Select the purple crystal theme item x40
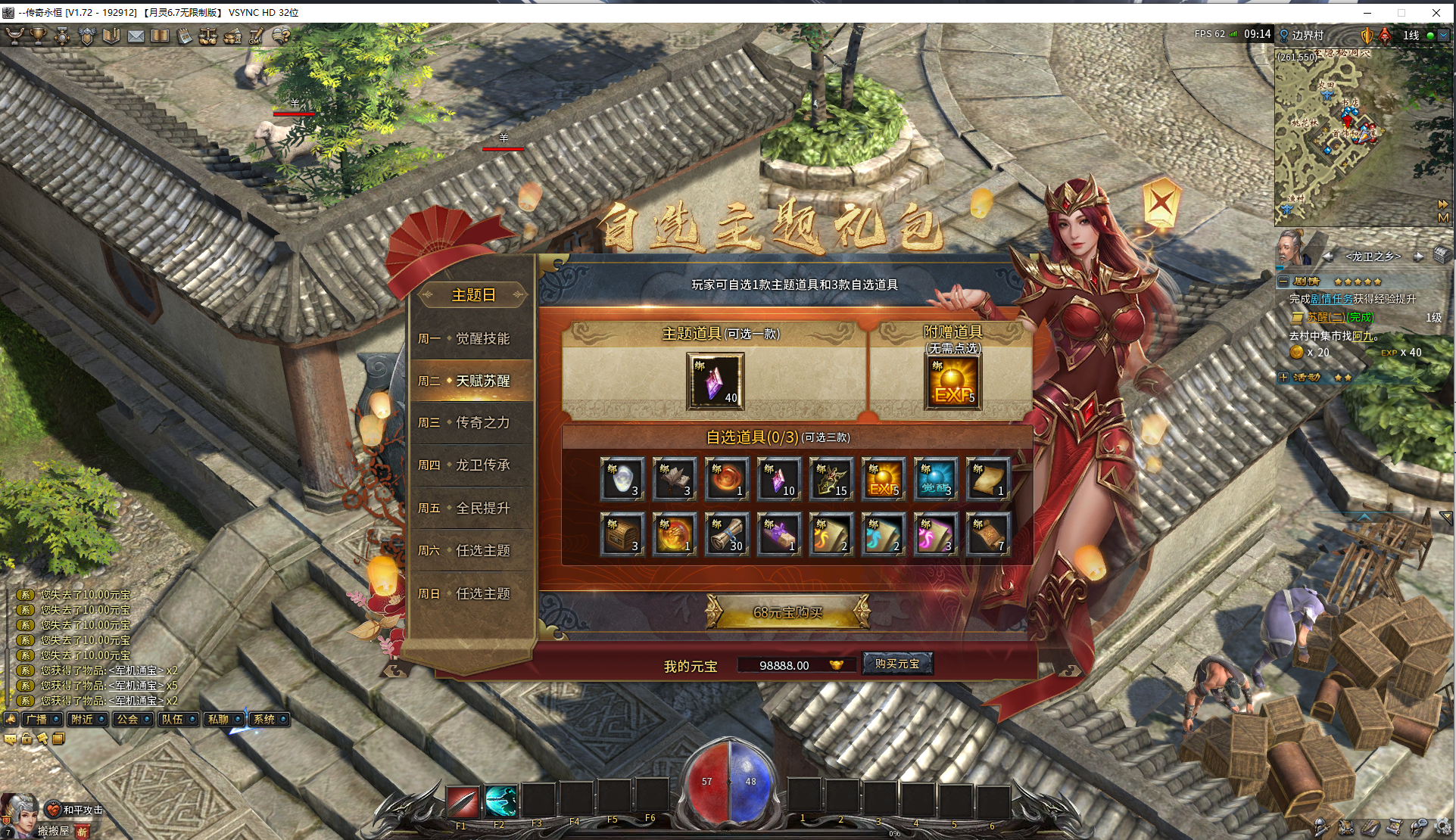 [715, 381]
